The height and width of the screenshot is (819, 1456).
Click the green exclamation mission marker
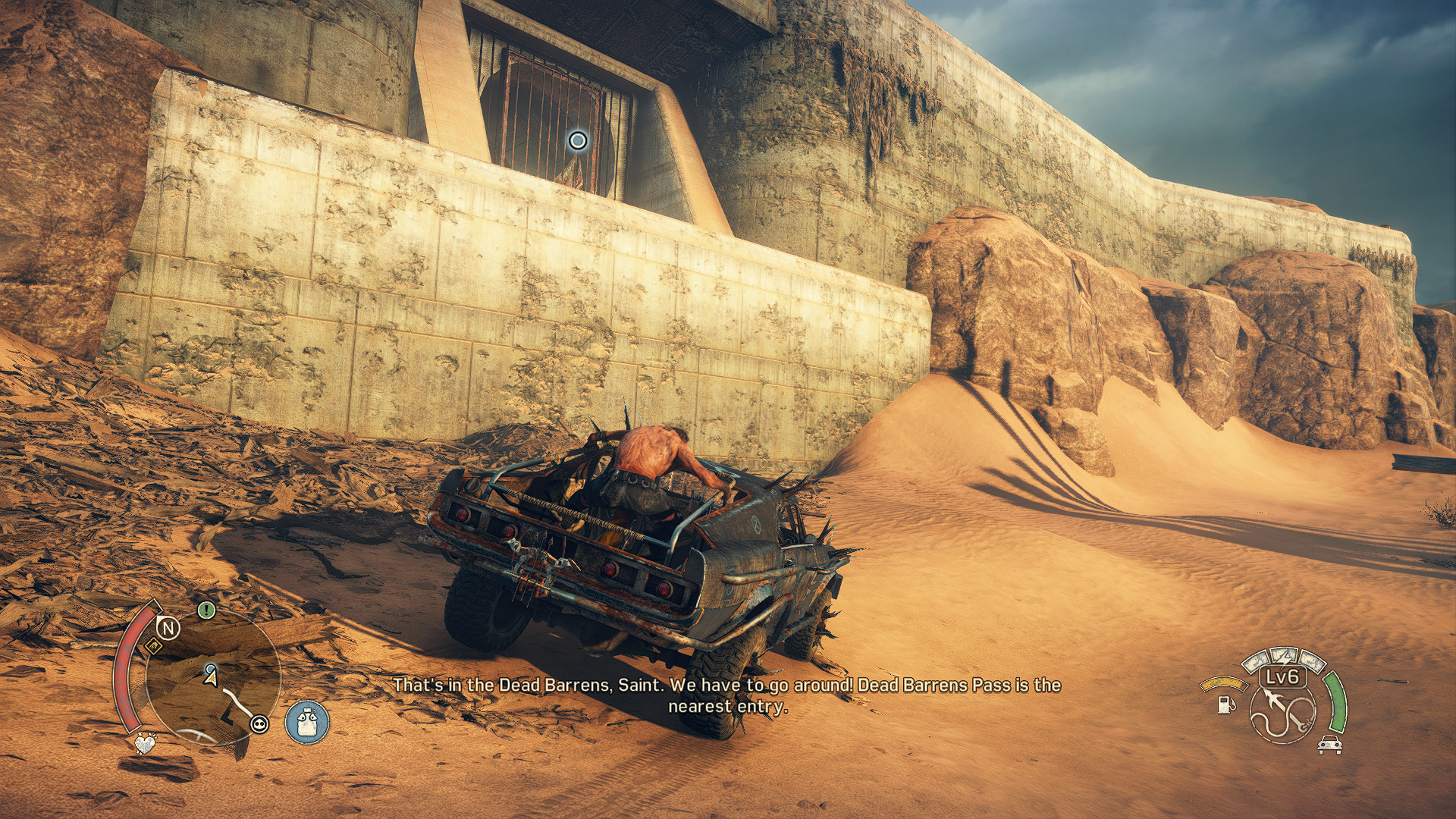206,610
